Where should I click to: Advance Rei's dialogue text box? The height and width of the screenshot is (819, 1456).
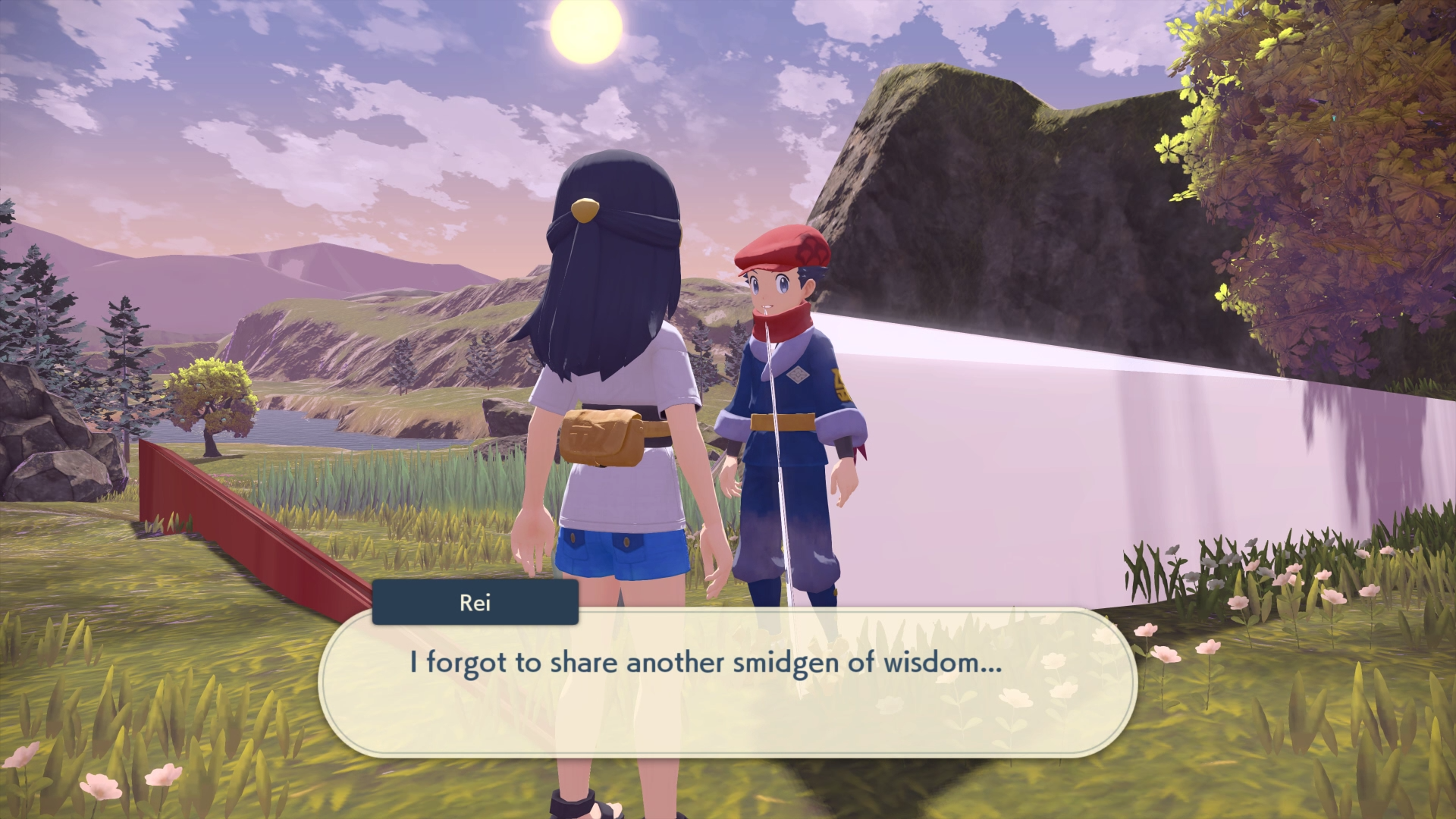pos(726,681)
